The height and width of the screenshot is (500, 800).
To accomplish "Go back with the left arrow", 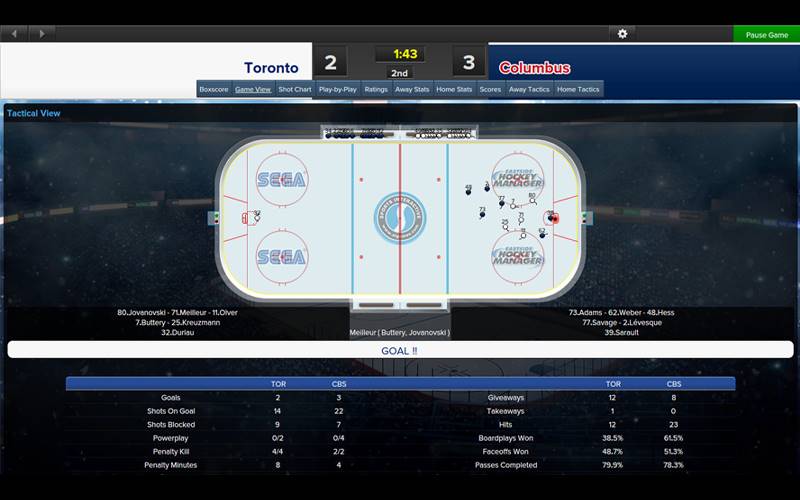I will 15,34.
